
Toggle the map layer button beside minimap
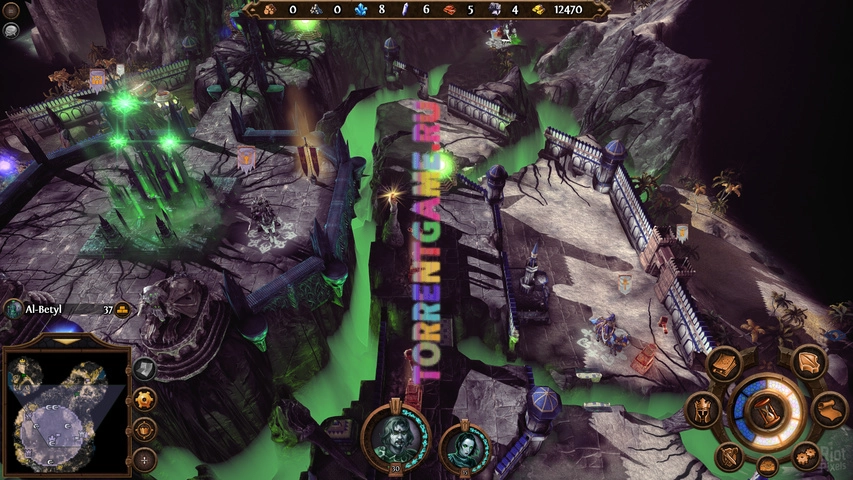pyautogui.click(x=145, y=369)
